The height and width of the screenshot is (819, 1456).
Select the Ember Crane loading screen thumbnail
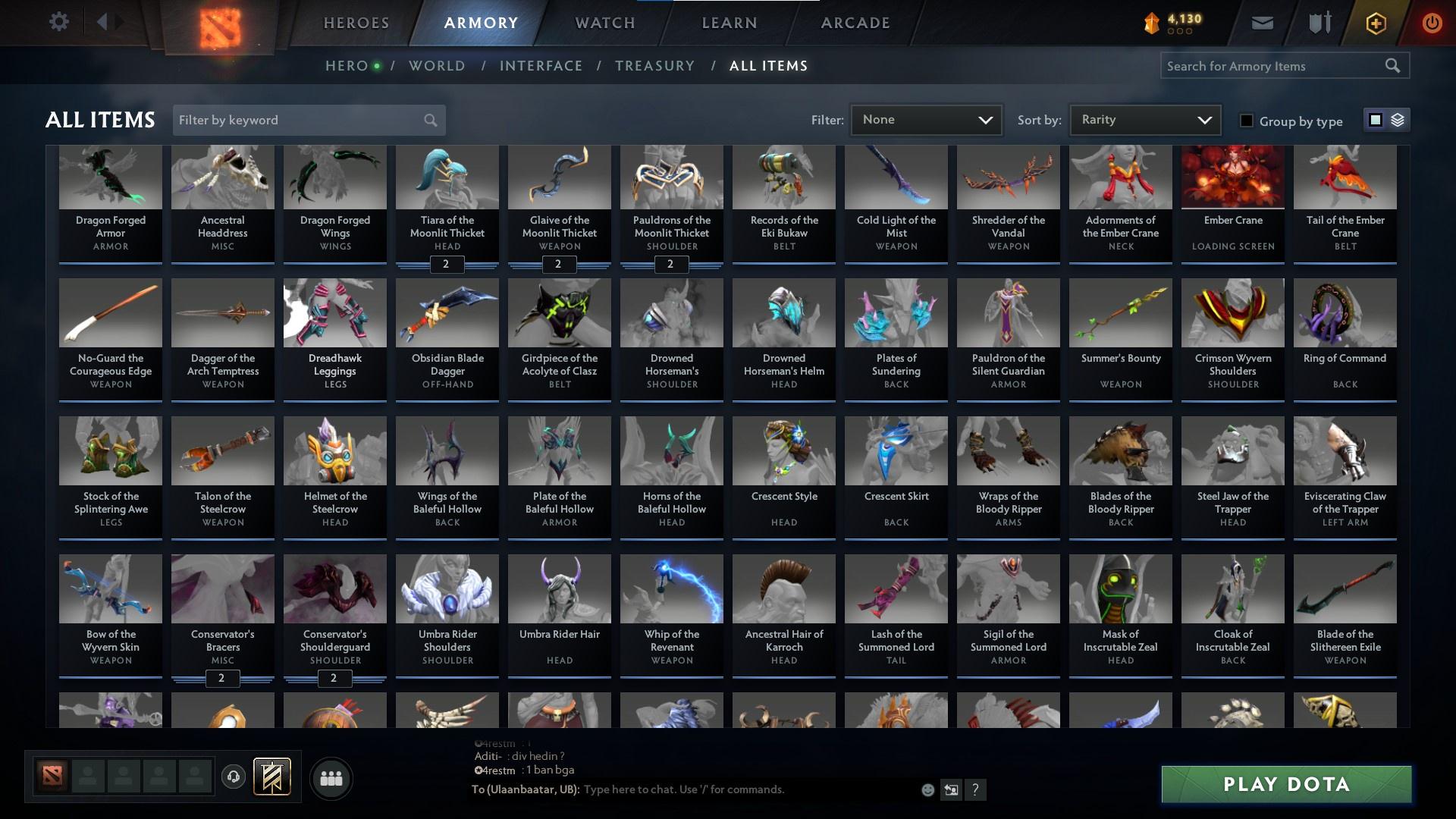click(1232, 177)
